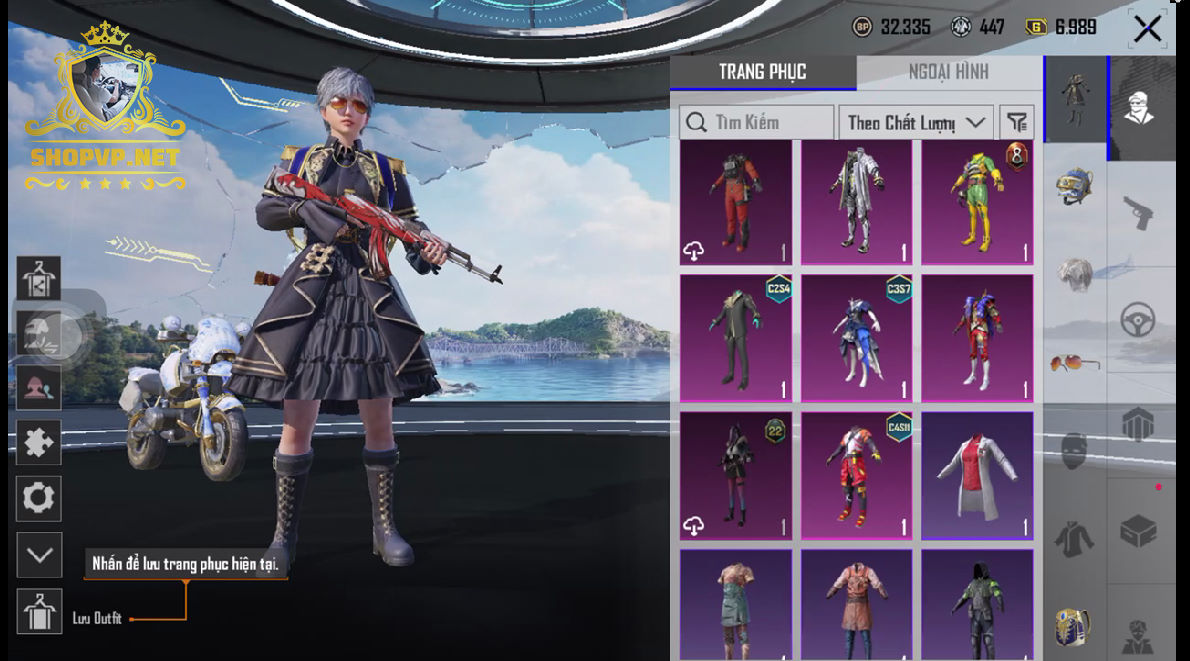Open the puzzle piece icon
This screenshot has width=1190, height=661.
39,442
